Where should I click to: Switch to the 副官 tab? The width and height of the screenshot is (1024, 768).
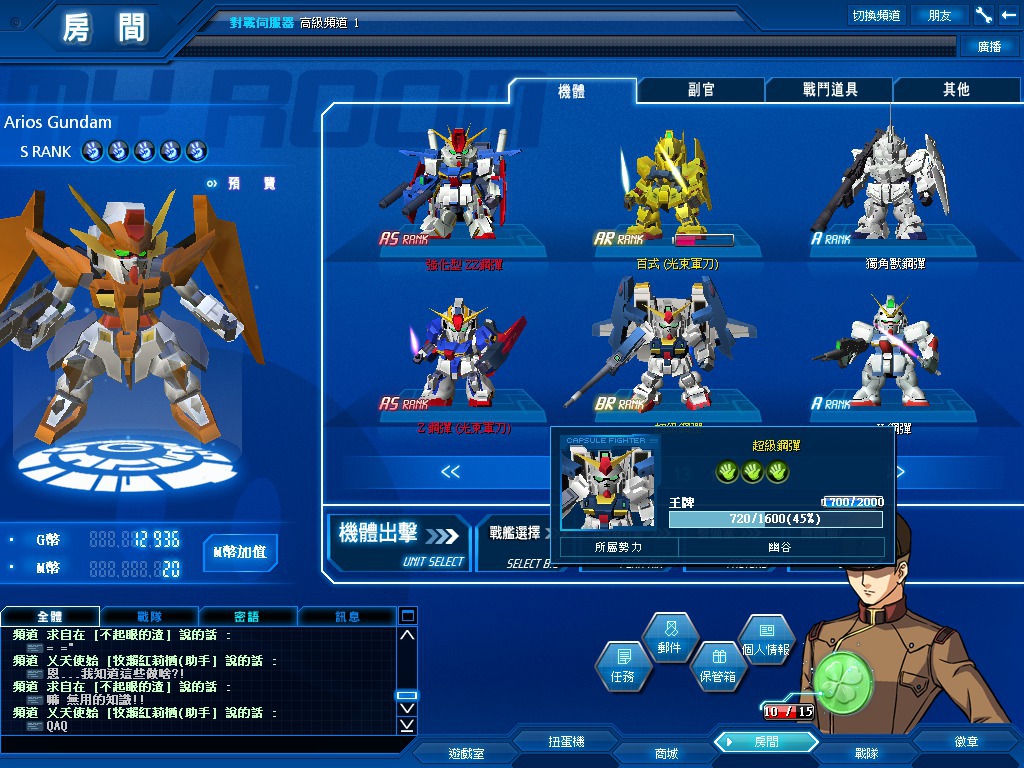coord(700,90)
